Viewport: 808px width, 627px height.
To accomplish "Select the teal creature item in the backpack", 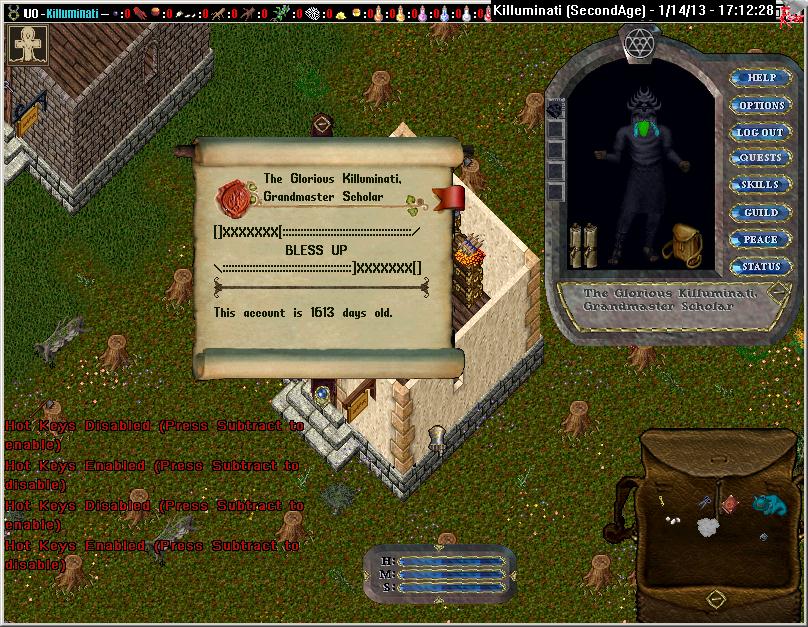I will [x=770, y=503].
